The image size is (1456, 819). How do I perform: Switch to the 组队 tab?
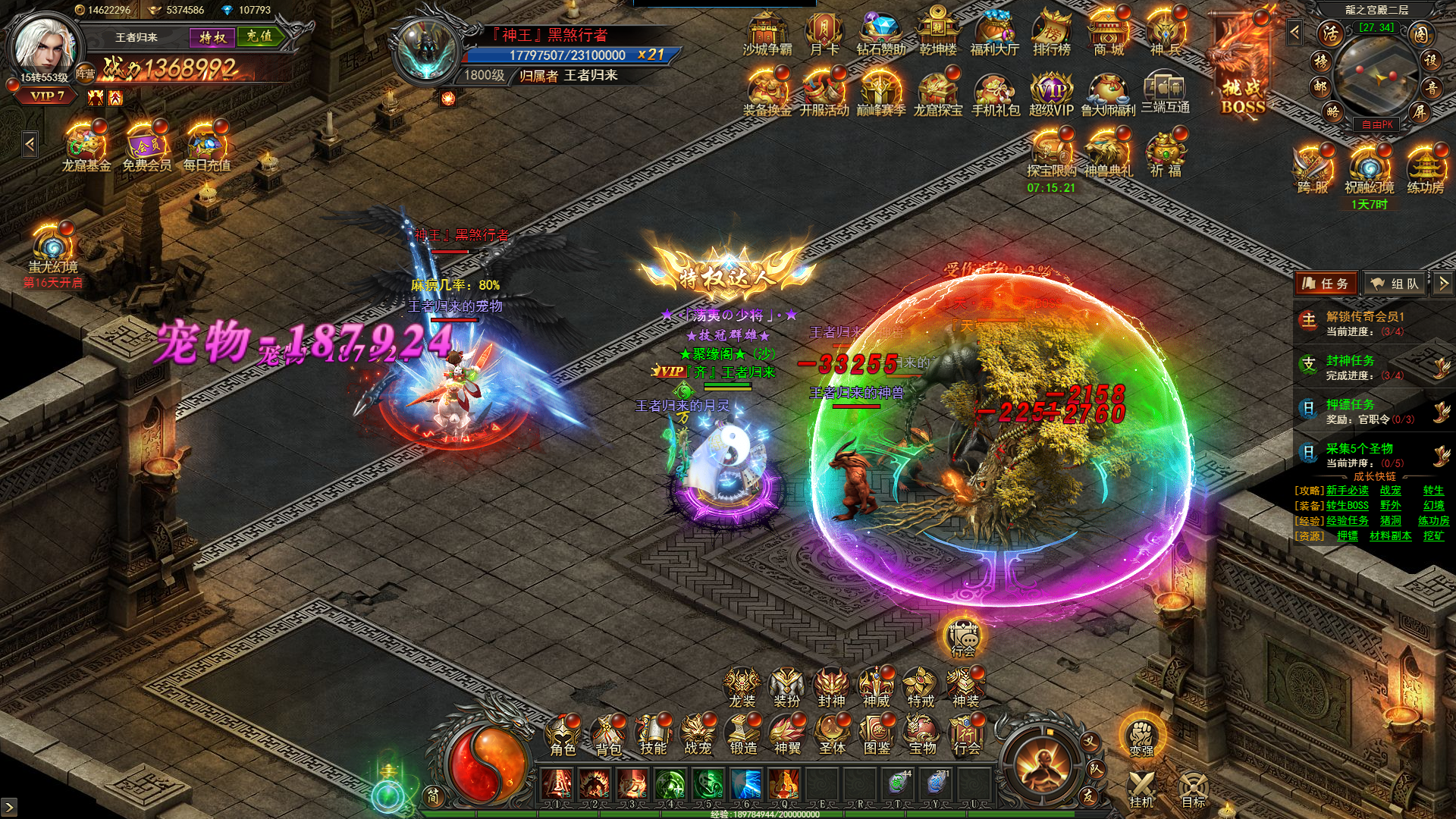tap(1395, 284)
